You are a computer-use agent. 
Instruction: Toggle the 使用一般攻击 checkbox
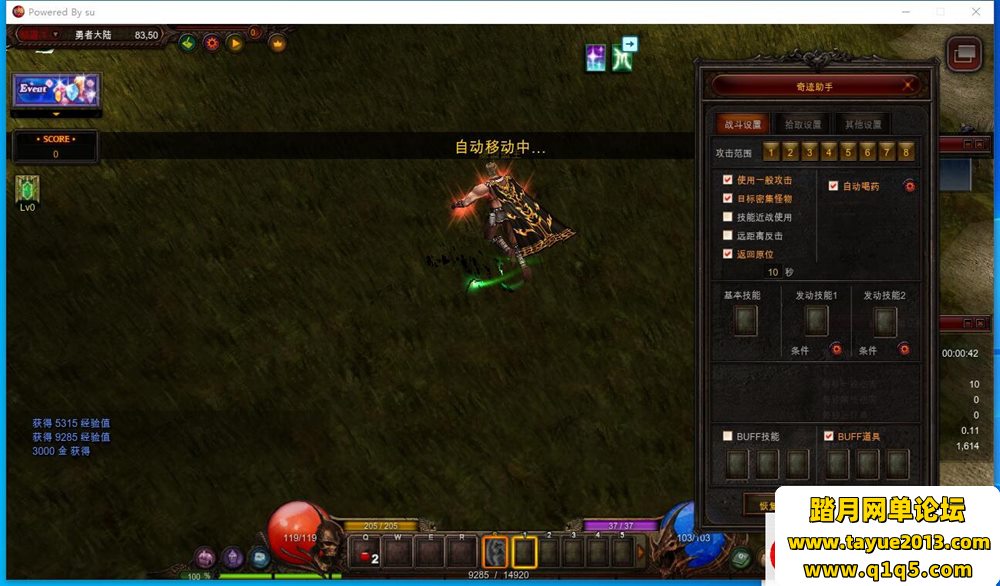pyautogui.click(x=728, y=181)
